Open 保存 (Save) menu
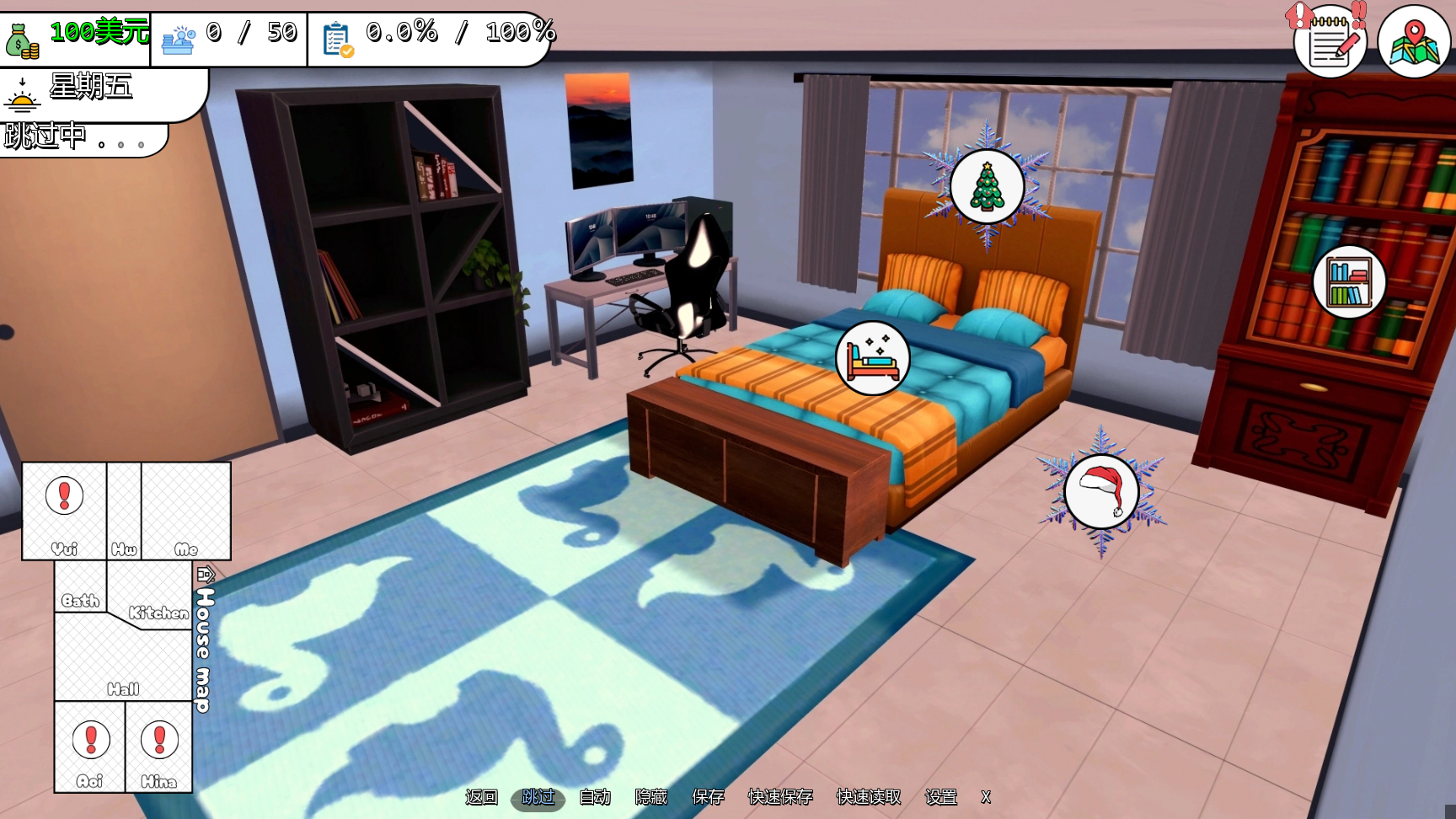This screenshot has width=1456, height=819. [x=708, y=797]
